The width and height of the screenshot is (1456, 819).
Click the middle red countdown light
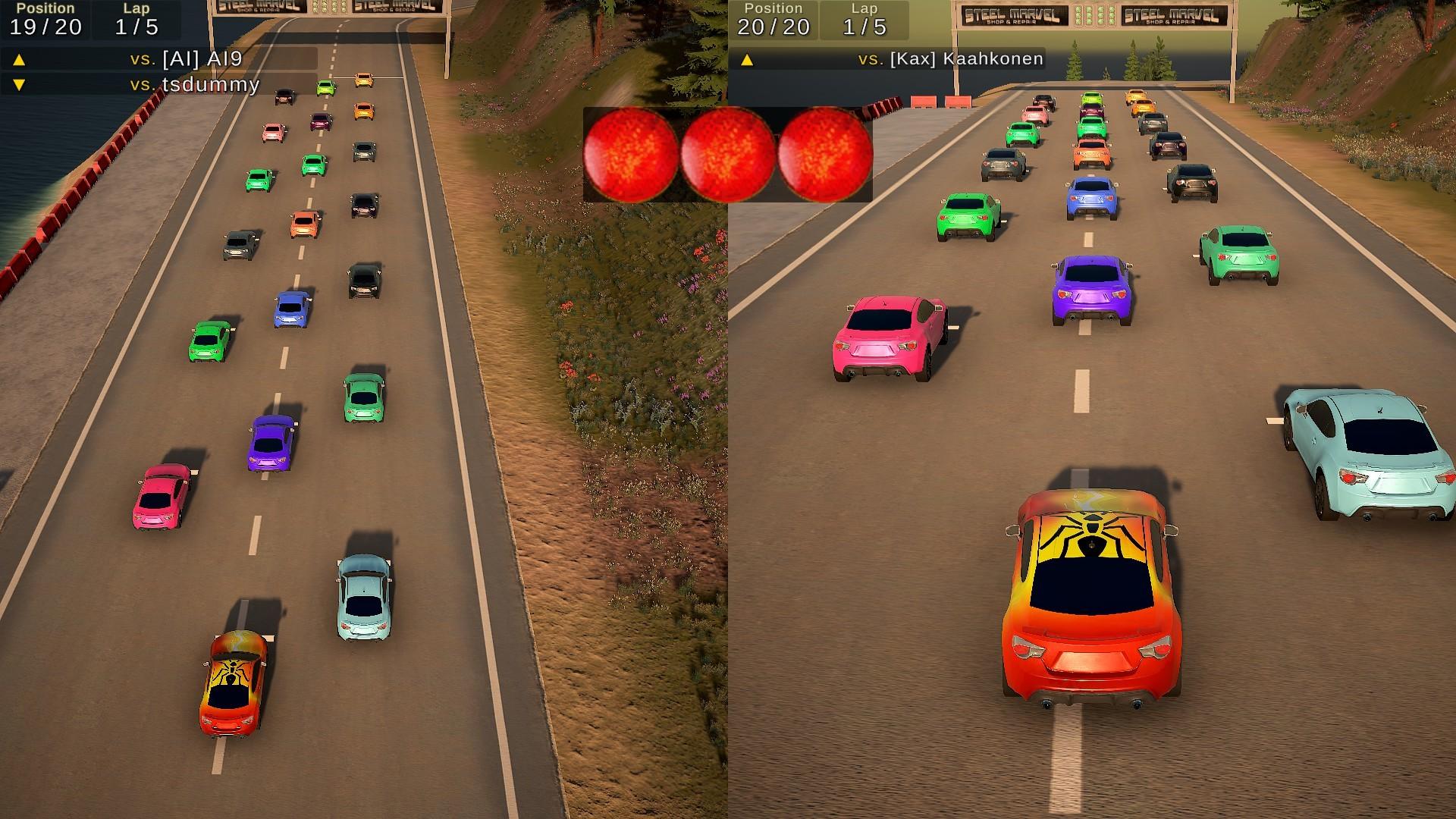pyautogui.click(x=728, y=153)
